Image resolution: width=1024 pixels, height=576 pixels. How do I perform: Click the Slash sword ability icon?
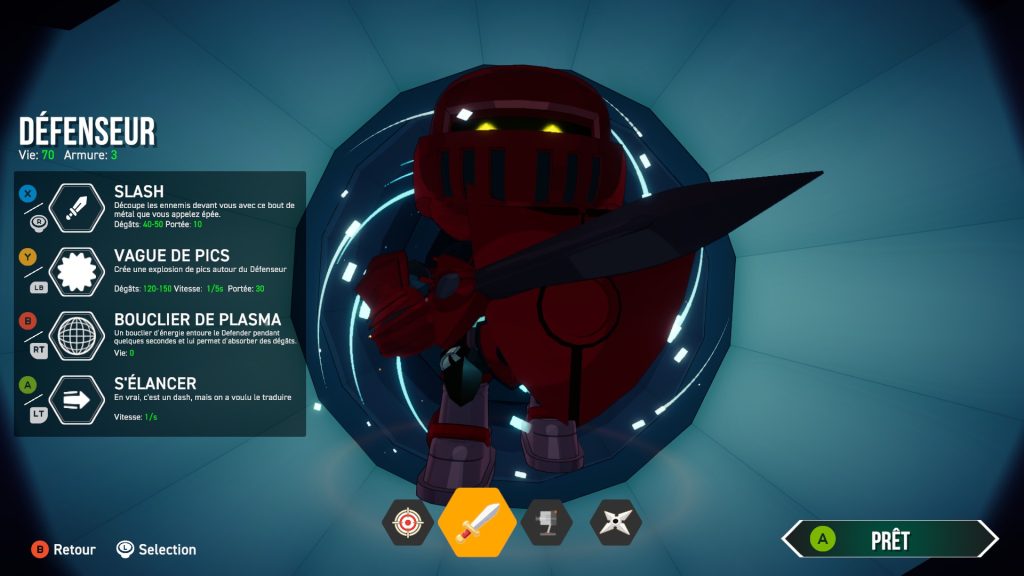(x=77, y=208)
